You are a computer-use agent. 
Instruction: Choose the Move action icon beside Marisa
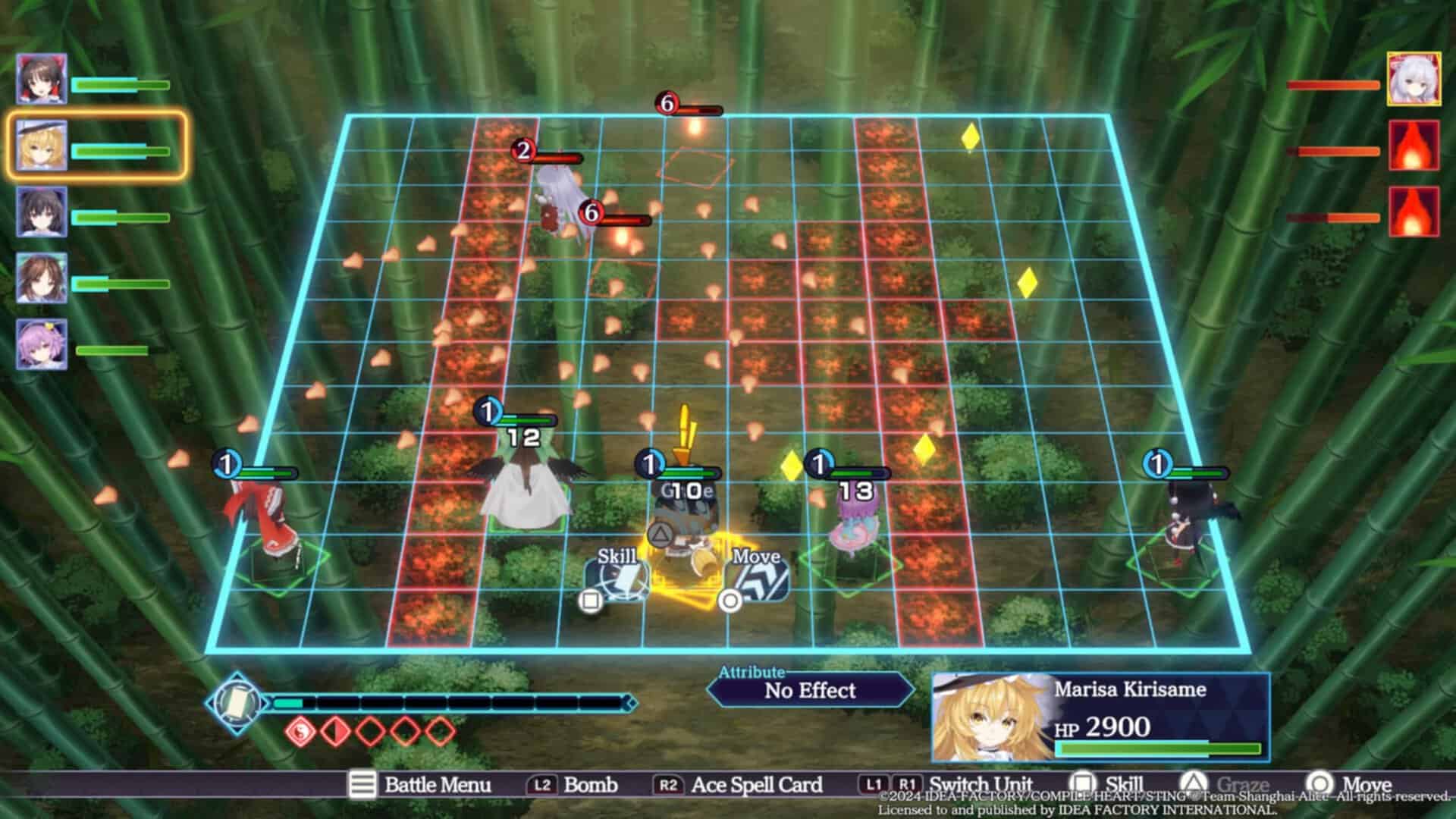[x=757, y=580]
